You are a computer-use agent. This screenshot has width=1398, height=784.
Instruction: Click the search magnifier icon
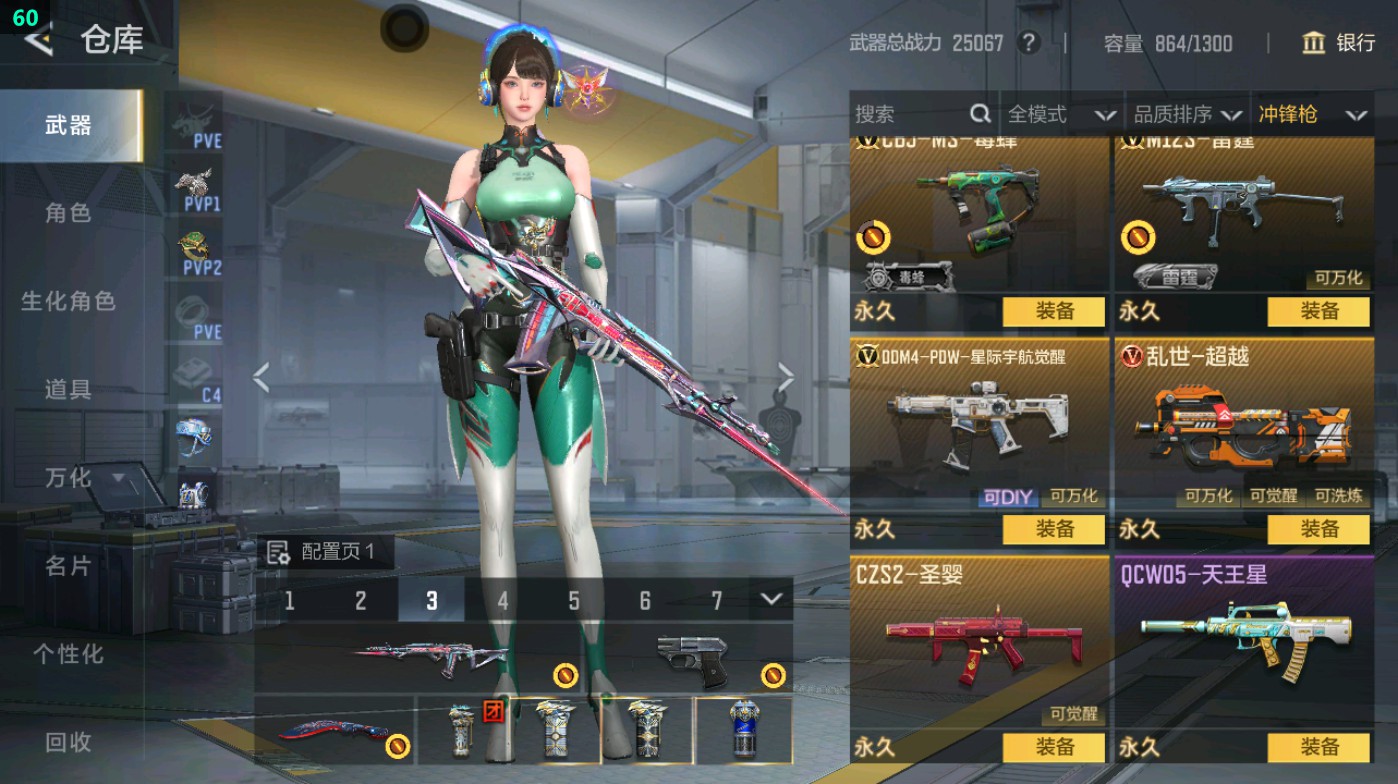coord(978,114)
